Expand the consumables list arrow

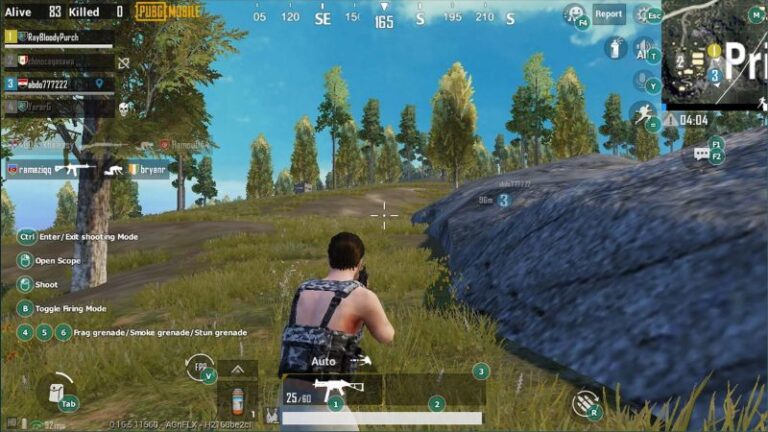click(237, 369)
